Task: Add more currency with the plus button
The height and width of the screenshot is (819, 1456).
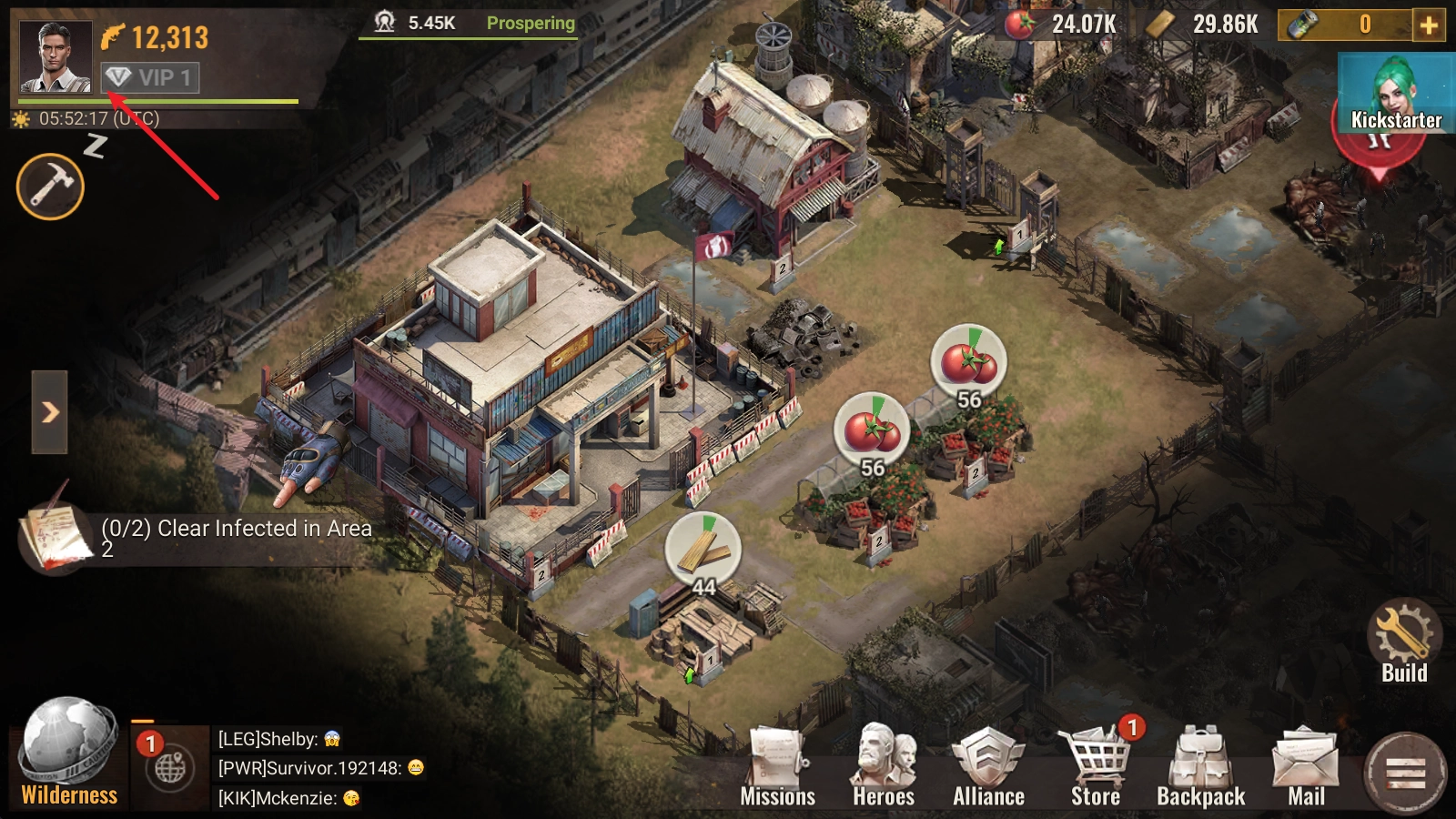Action: tap(1429, 25)
